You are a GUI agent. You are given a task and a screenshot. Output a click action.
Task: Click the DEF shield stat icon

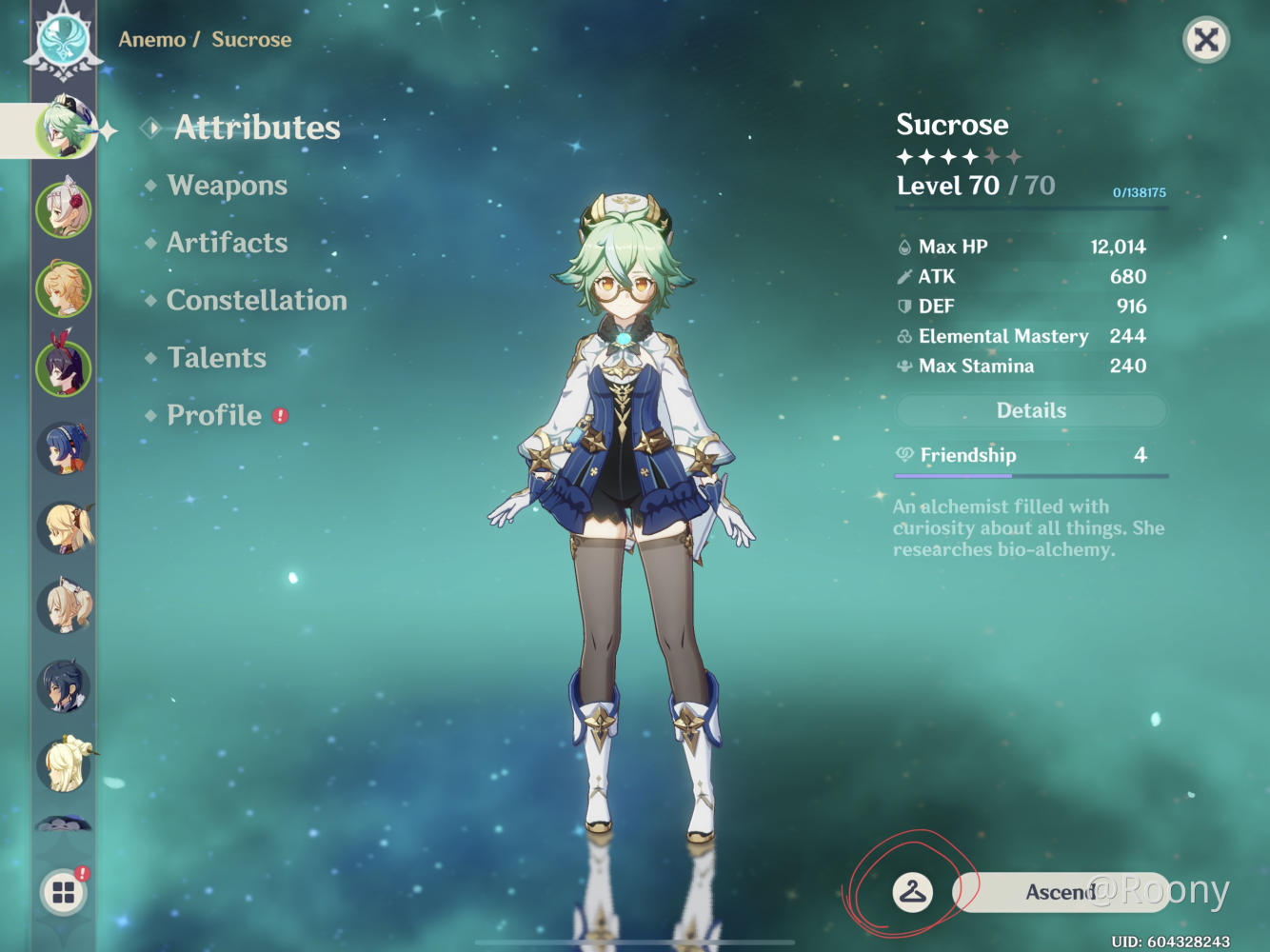click(x=902, y=306)
